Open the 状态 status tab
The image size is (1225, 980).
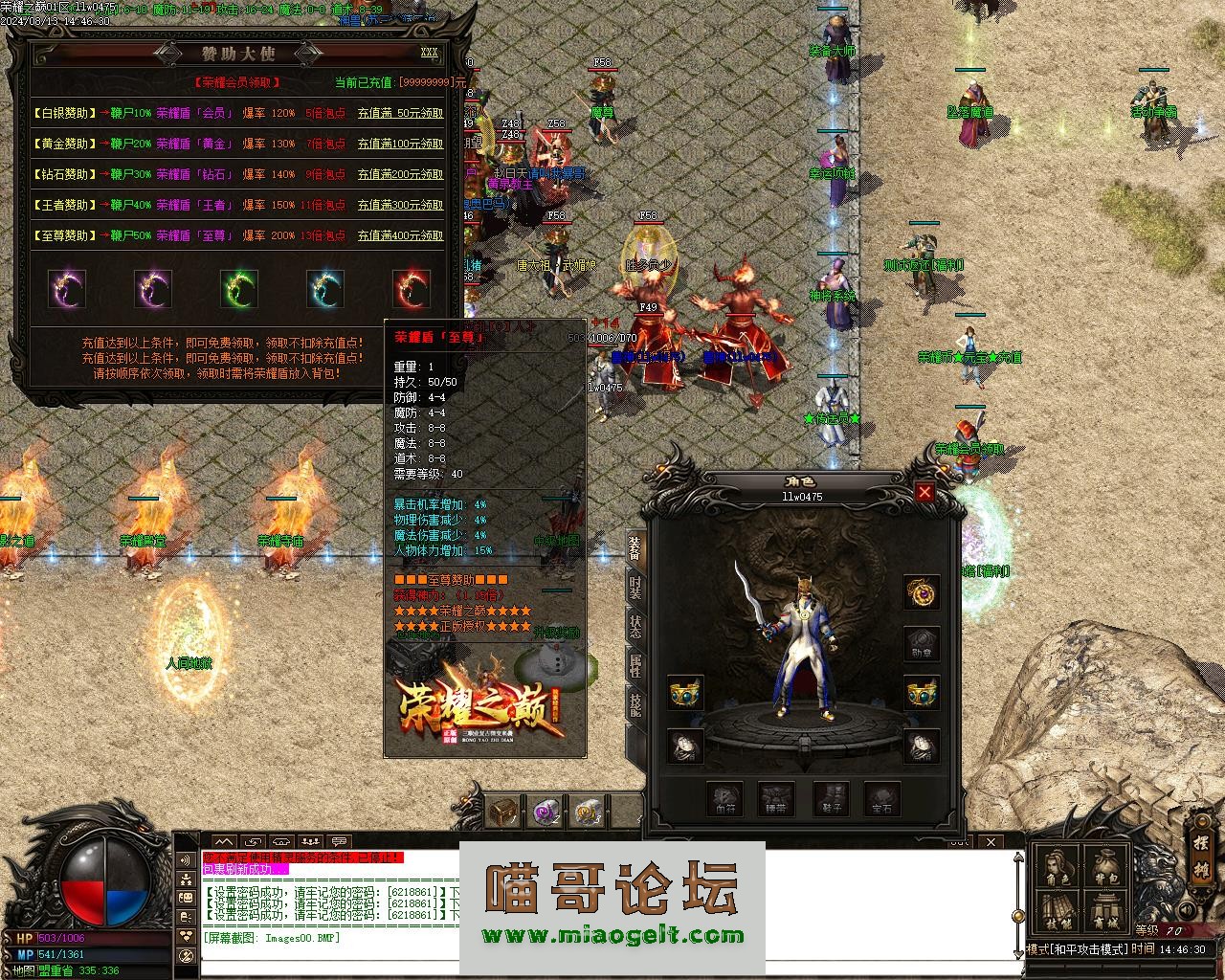(x=635, y=627)
